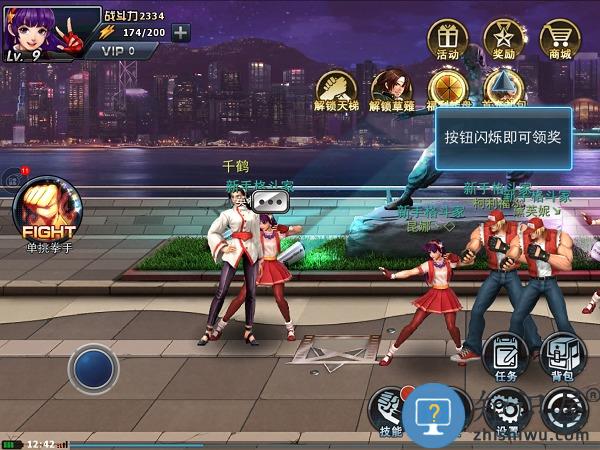Viewport: 600px width, 450px height.
Task: Open the blue crystal first-recharge pack icon
Action: click(503, 85)
